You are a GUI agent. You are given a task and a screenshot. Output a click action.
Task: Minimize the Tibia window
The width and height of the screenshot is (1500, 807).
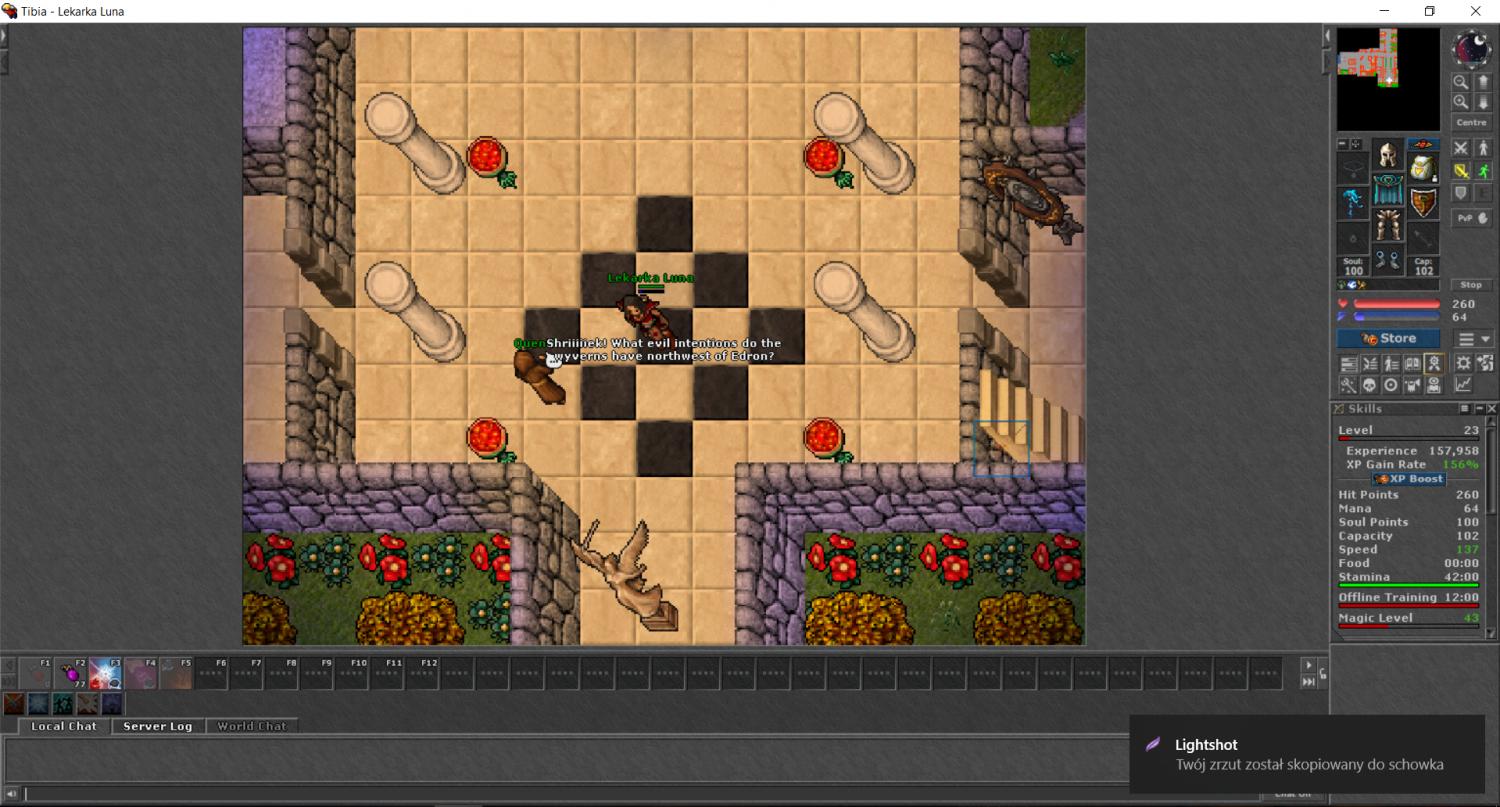pos(1385,11)
